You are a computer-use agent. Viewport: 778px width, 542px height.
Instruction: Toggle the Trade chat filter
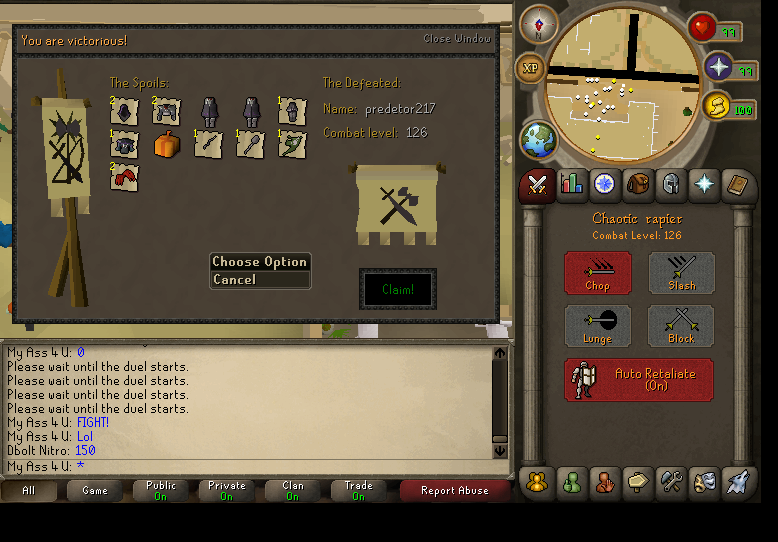(358, 491)
